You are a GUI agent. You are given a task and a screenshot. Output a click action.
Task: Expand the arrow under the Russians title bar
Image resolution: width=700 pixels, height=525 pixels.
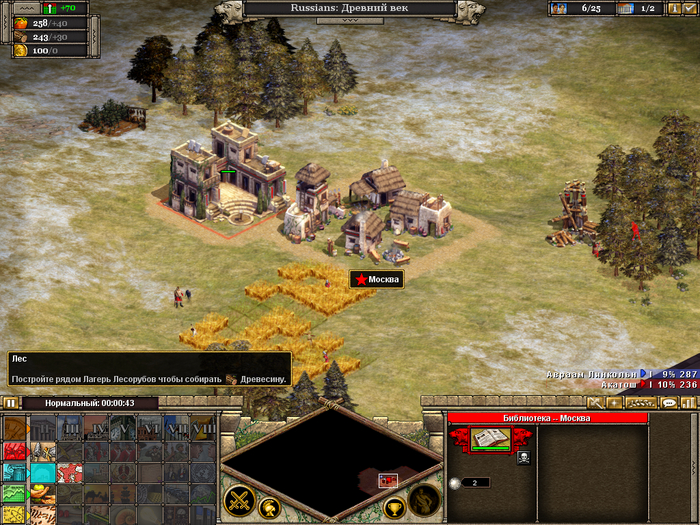click(350, 20)
